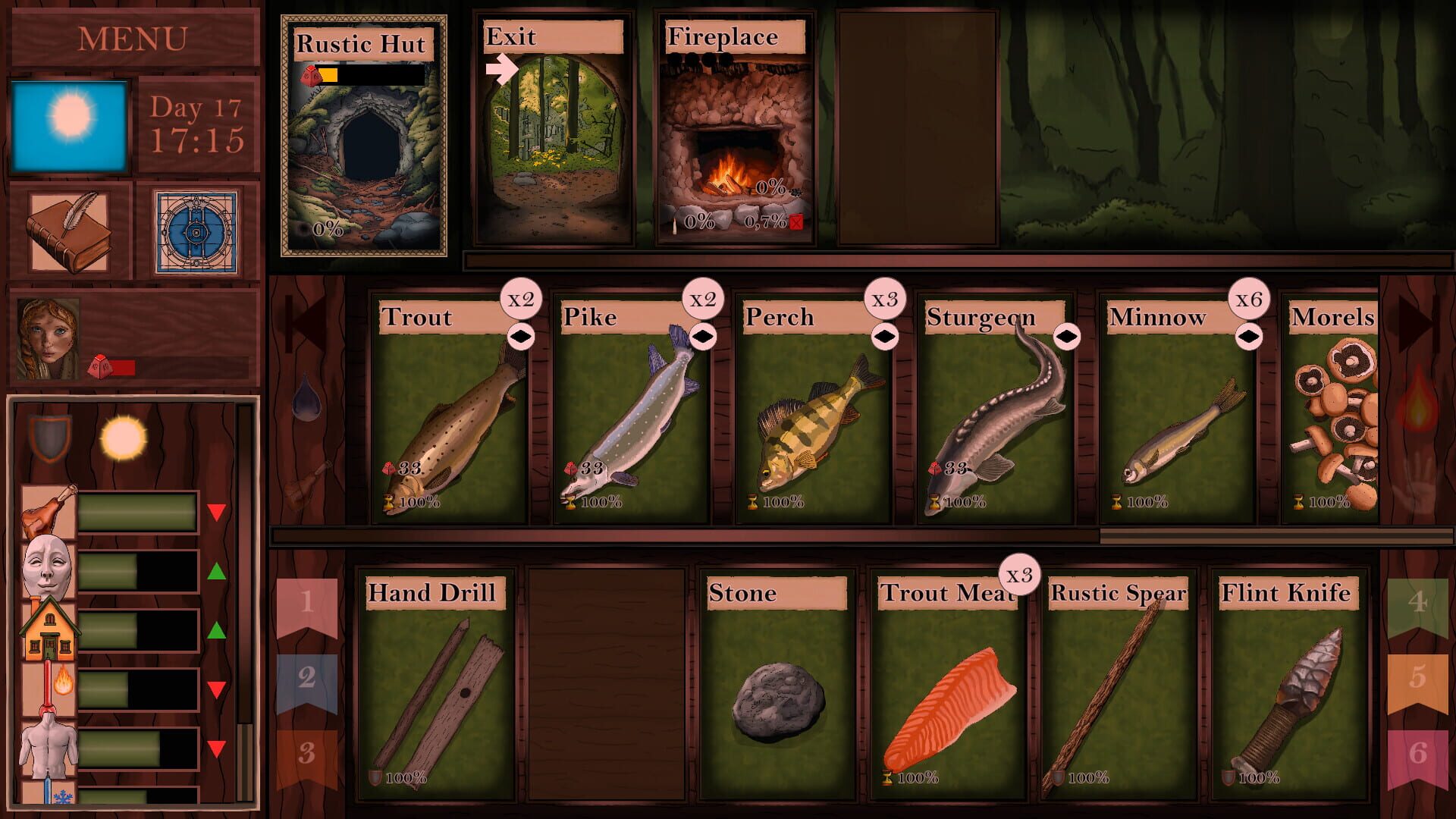Click the Exit card to leave the hut
This screenshot has width=1456, height=819.
click(554, 129)
